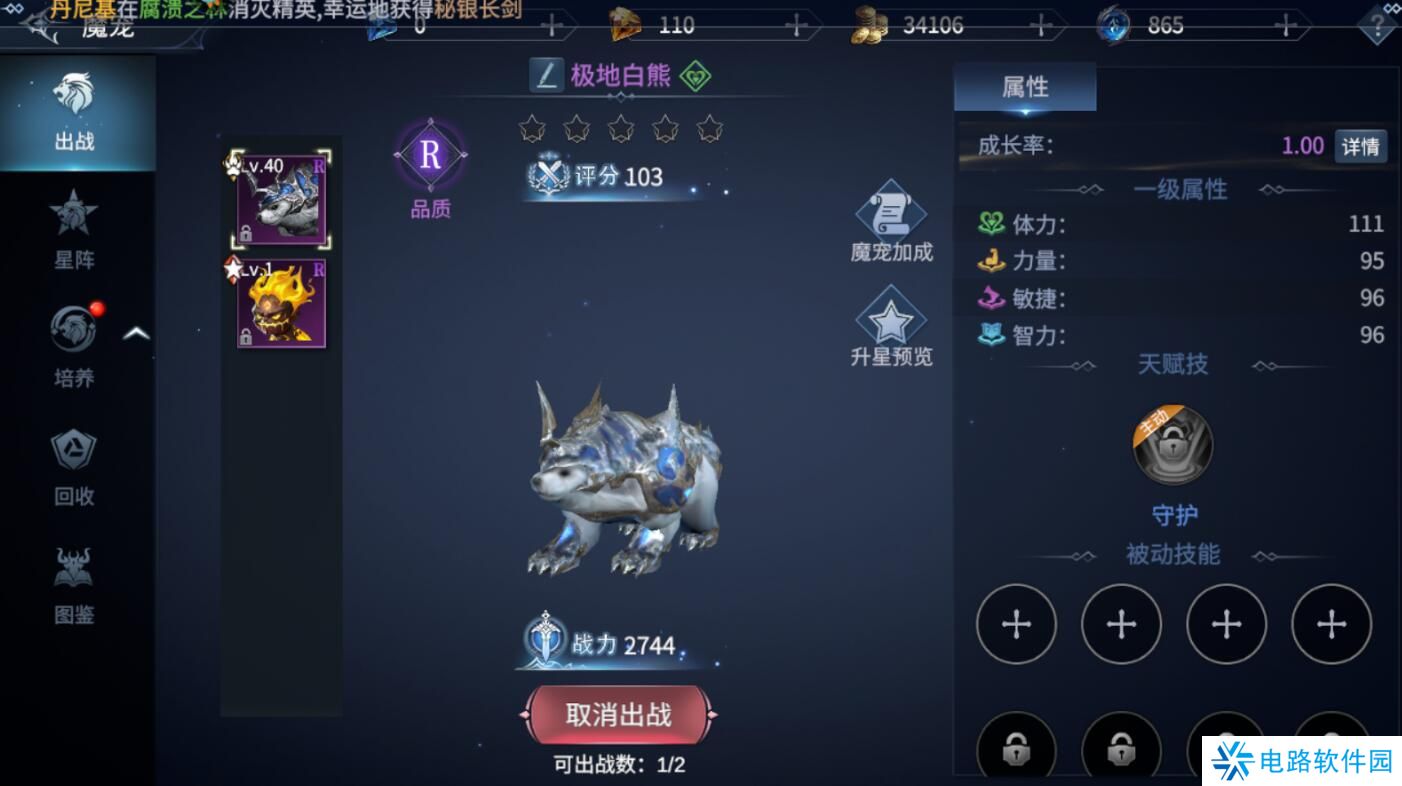Open the growth rate 详情 details
The image size is (1402, 786).
[x=1361, y=146]
